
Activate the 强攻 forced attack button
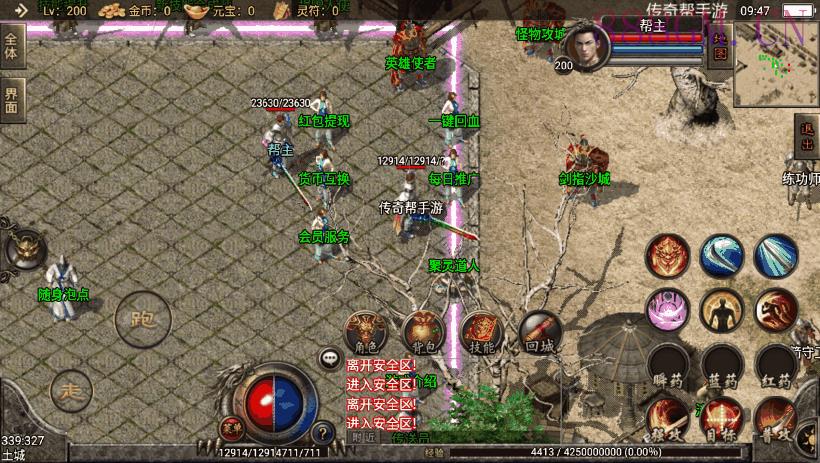click(667, 419)
